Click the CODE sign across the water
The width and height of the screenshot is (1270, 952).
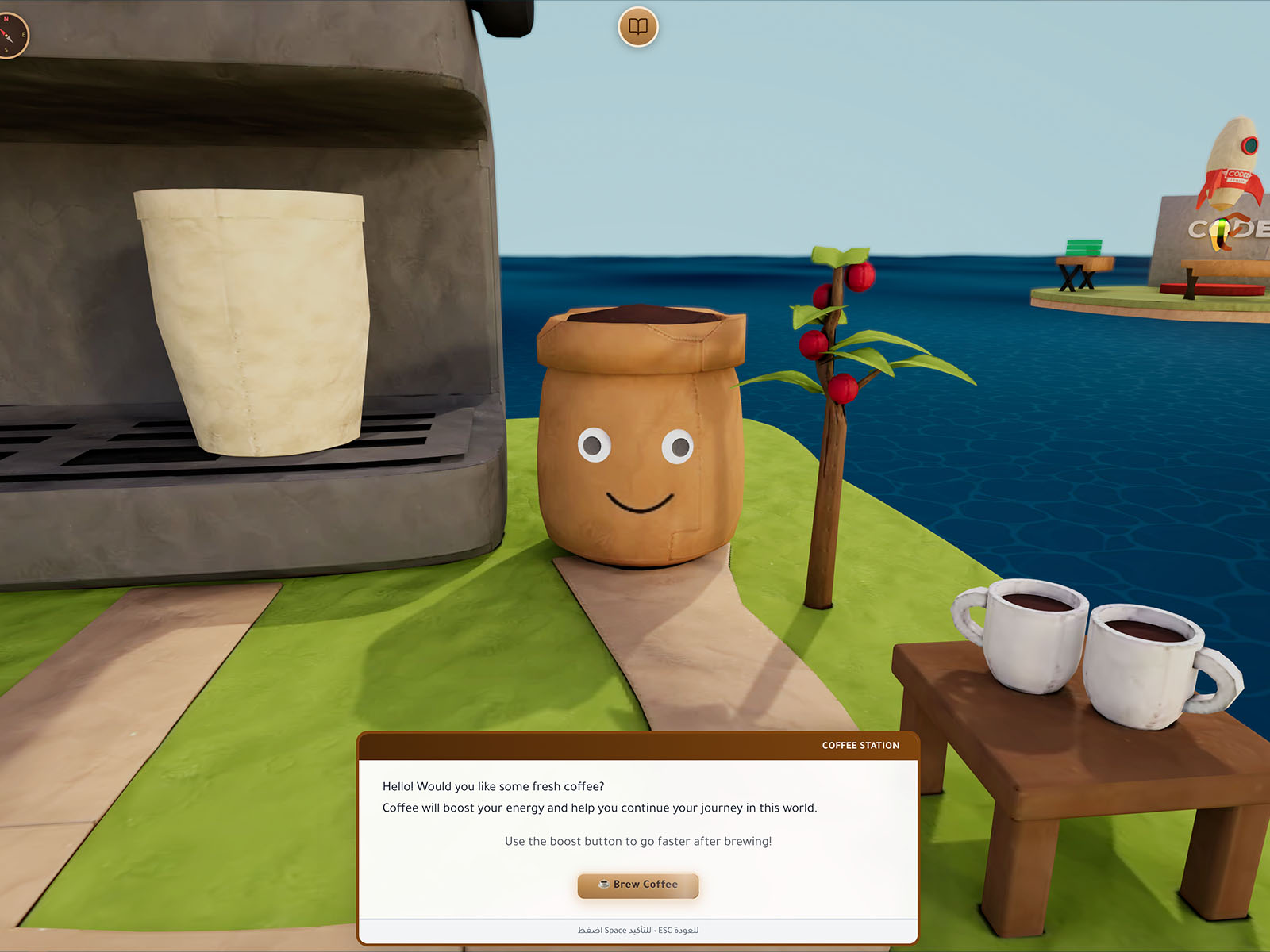click(x=1214, y=232)
